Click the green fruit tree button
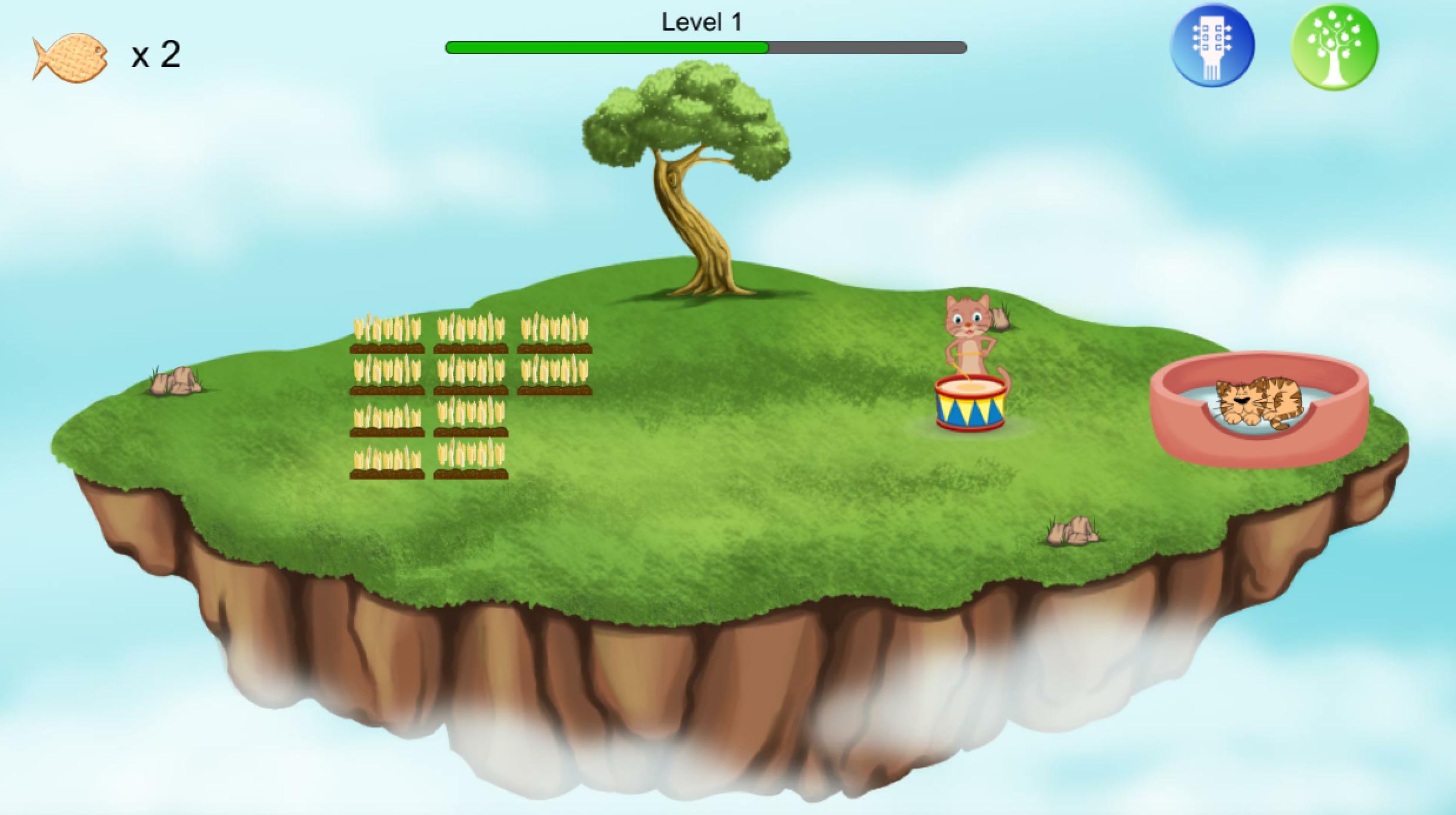1456x815 pixels. pos(1334,47)
